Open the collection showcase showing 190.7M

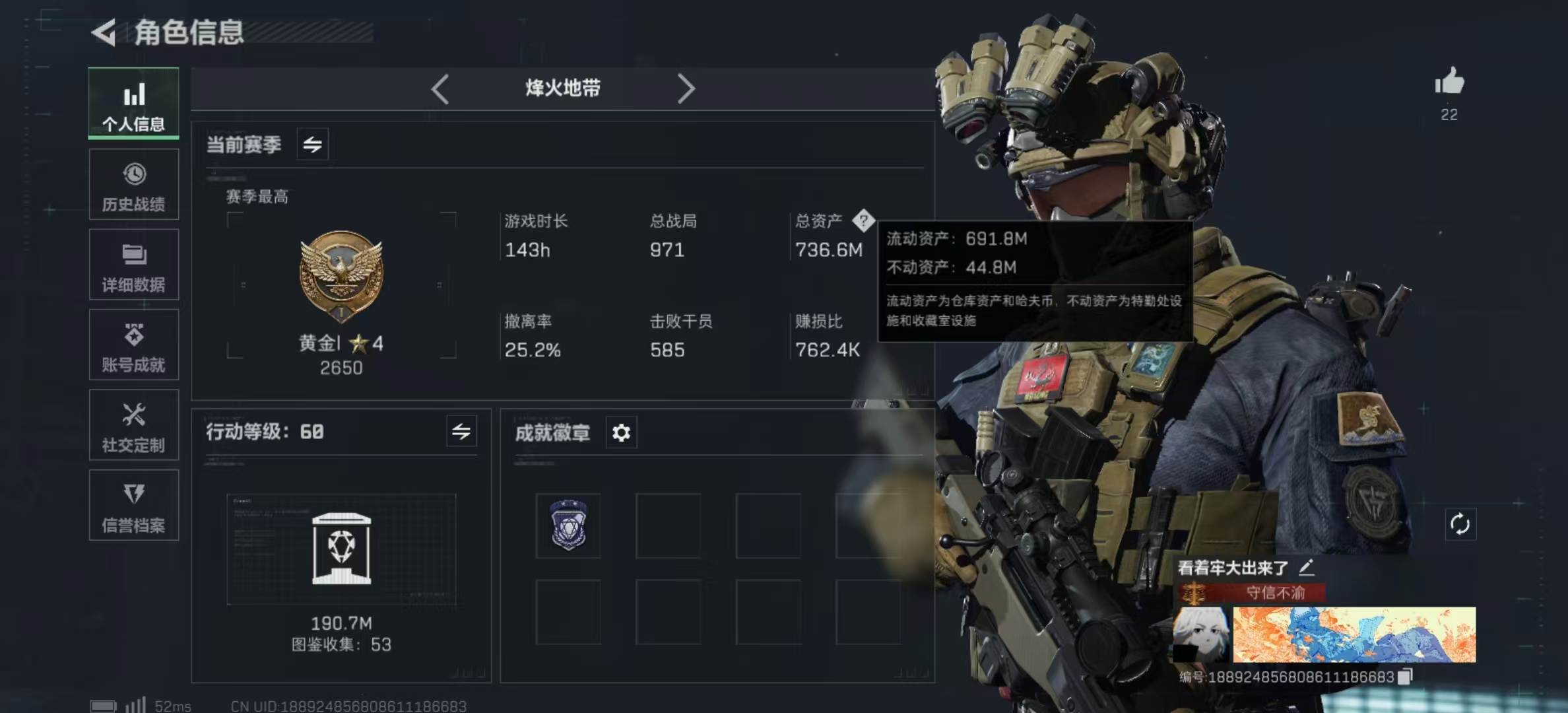click(341, 549)
